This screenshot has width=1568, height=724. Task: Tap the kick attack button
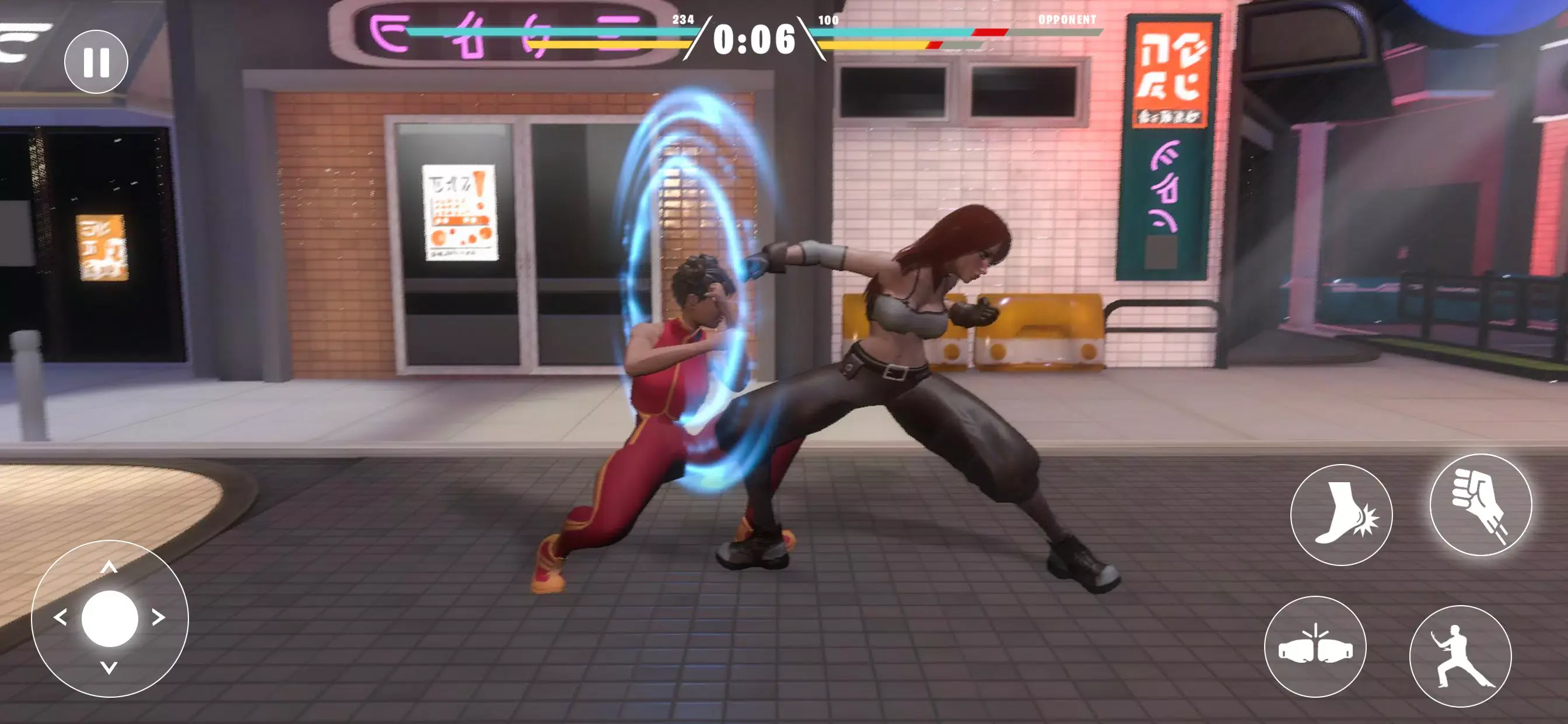pos(1341,515)
